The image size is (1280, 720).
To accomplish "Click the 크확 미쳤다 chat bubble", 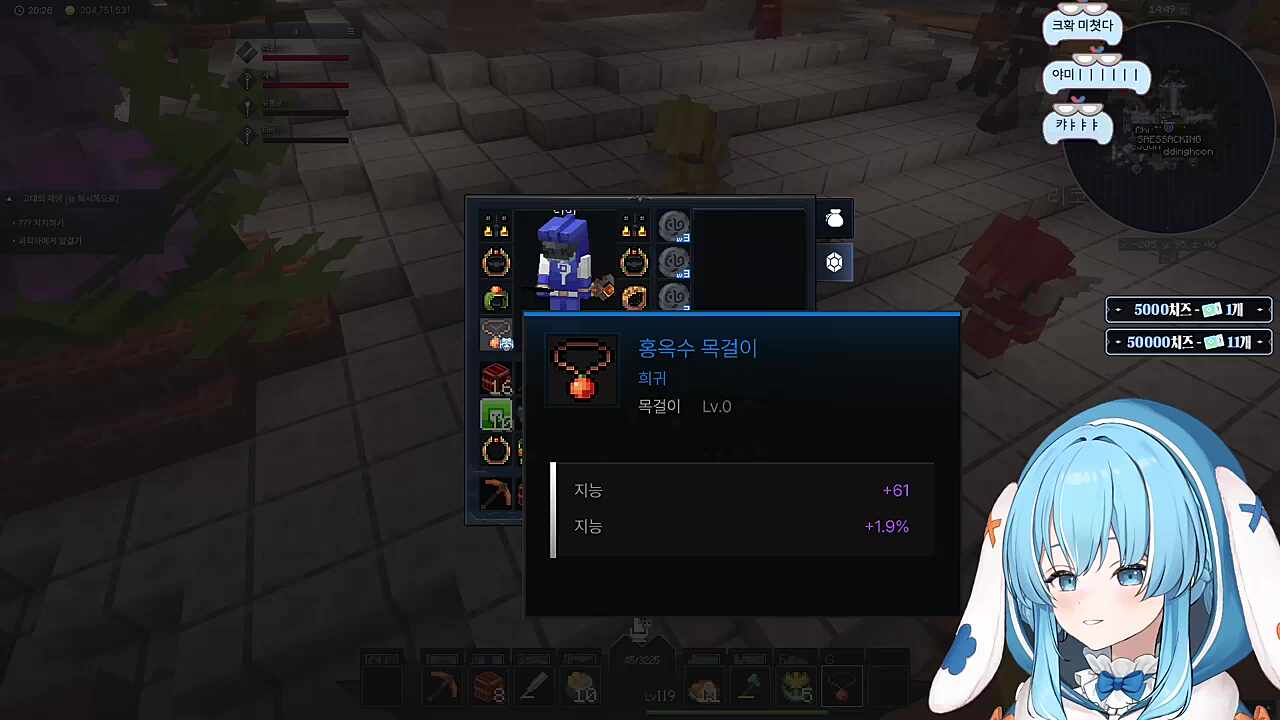I will (x=1083, y=24).
